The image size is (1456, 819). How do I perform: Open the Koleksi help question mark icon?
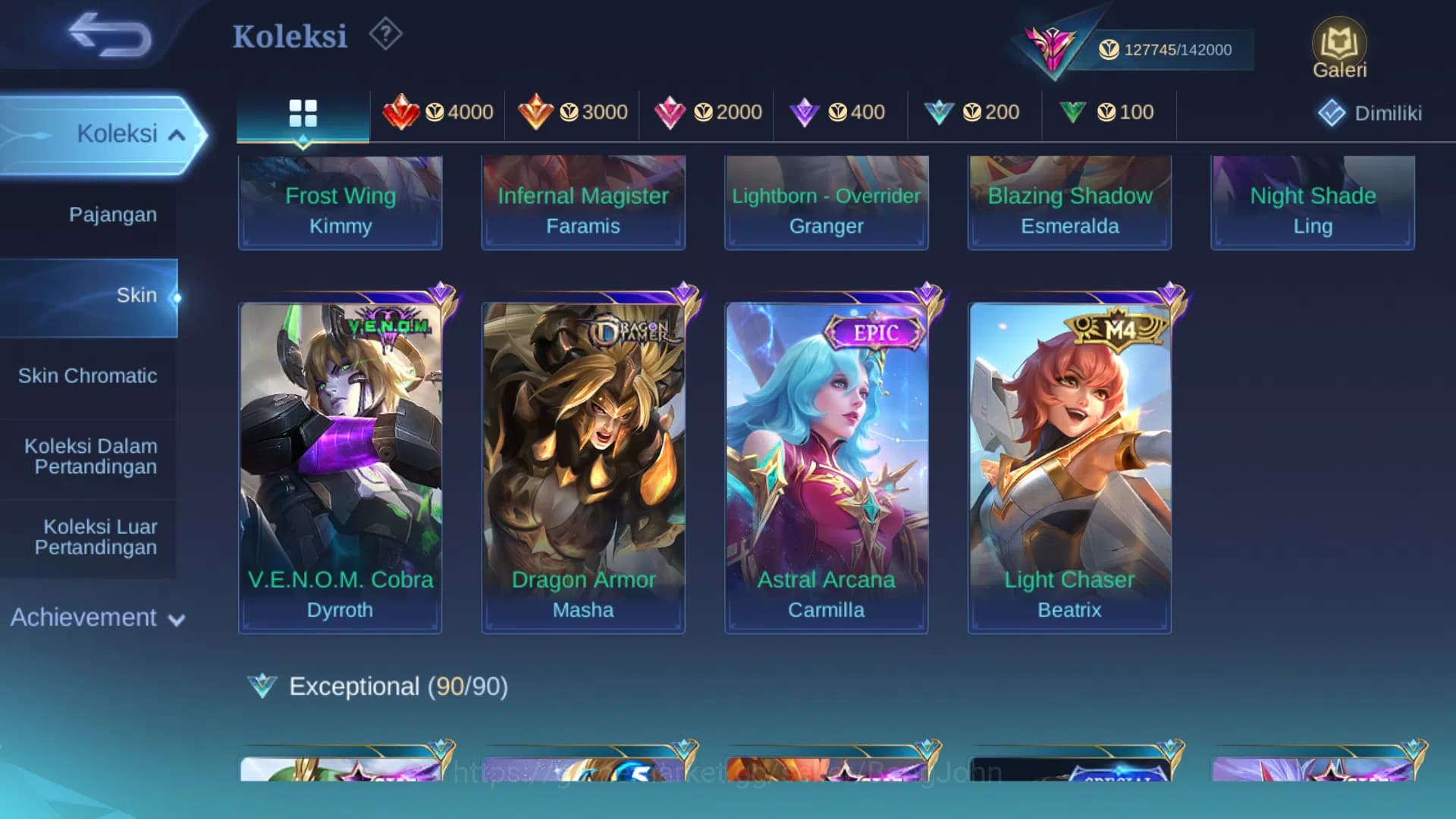pyautogui.click(x=385, y=33)
